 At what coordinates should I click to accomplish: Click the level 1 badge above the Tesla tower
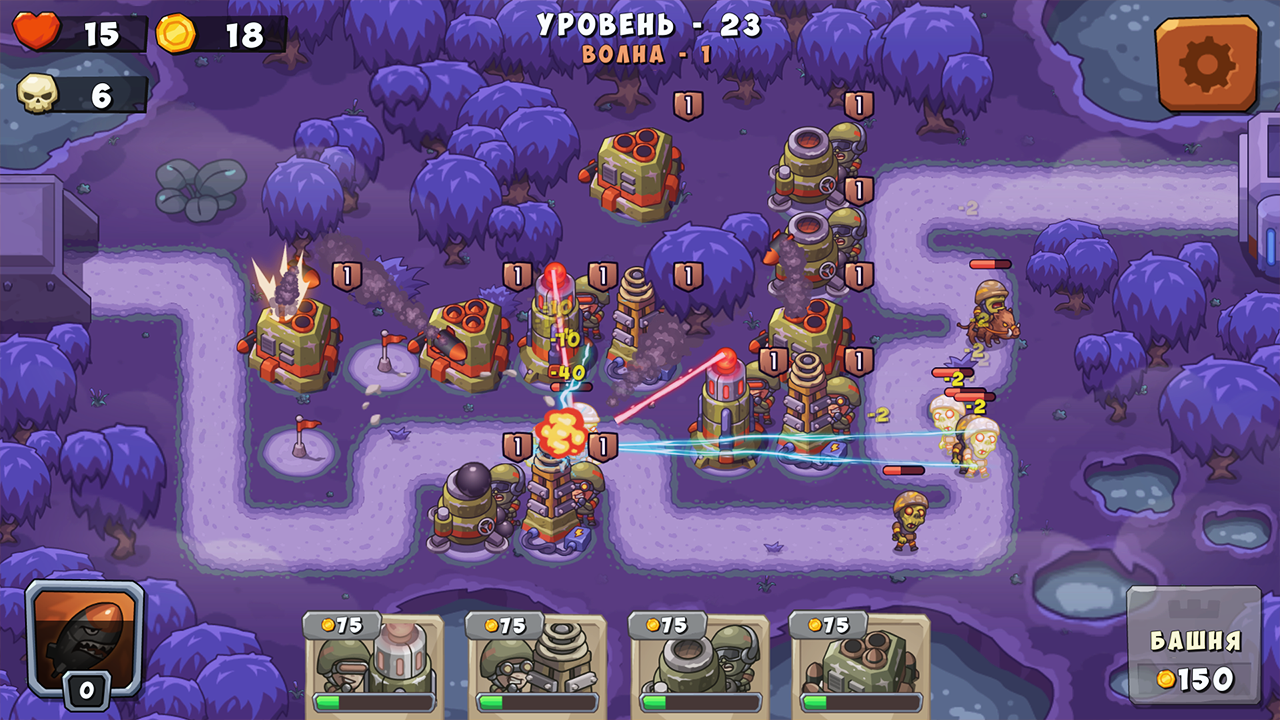[x=603, y=443]
